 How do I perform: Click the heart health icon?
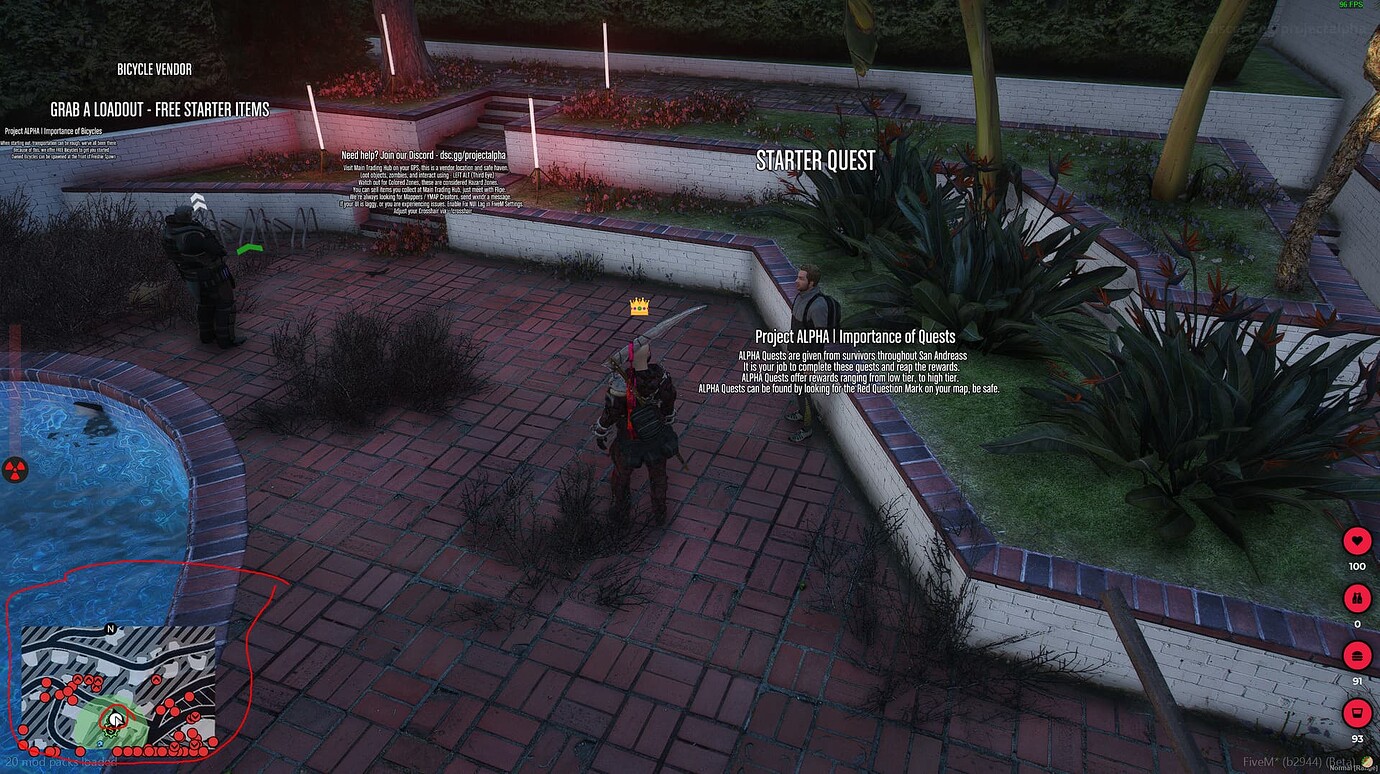[x=1356, y=540]
